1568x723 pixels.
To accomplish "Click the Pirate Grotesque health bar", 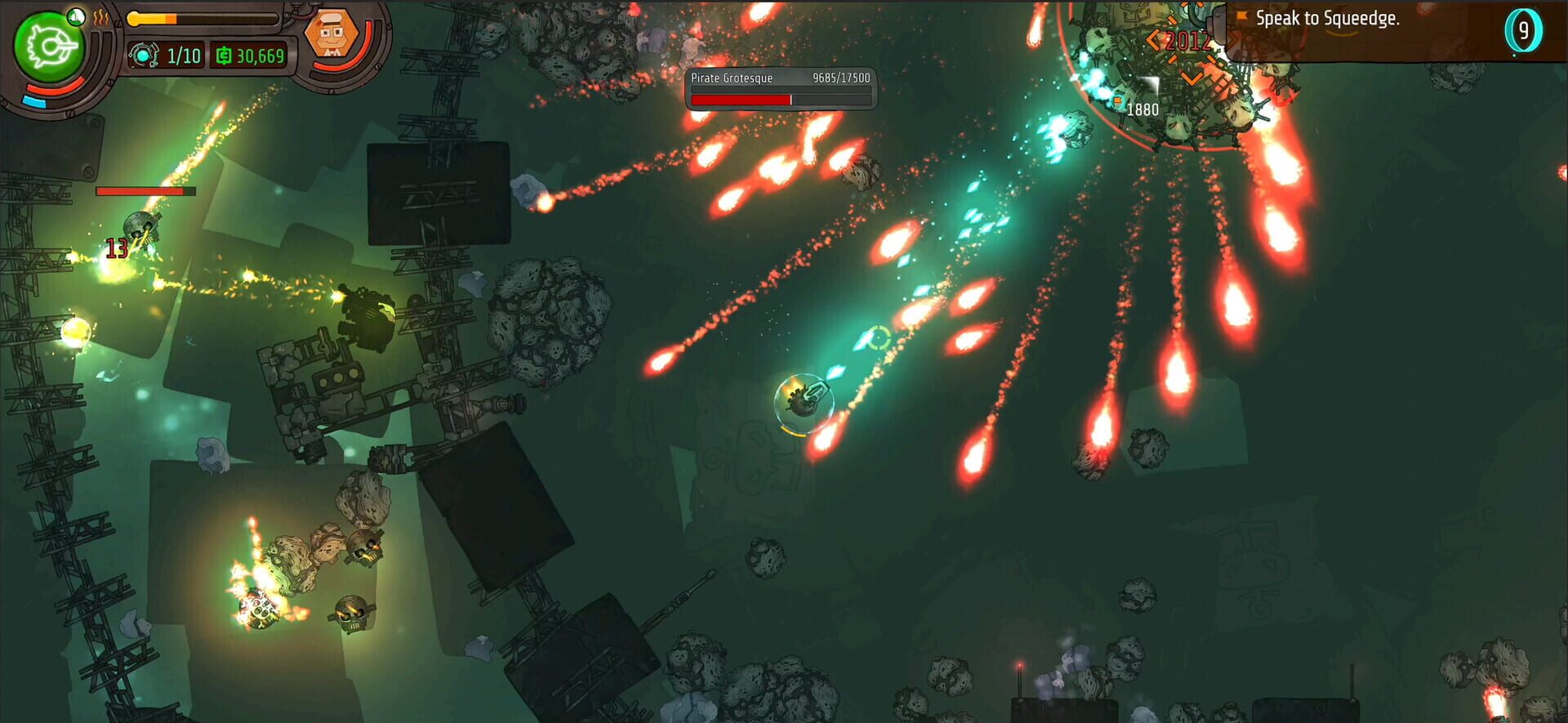I will tap(780, 98).
